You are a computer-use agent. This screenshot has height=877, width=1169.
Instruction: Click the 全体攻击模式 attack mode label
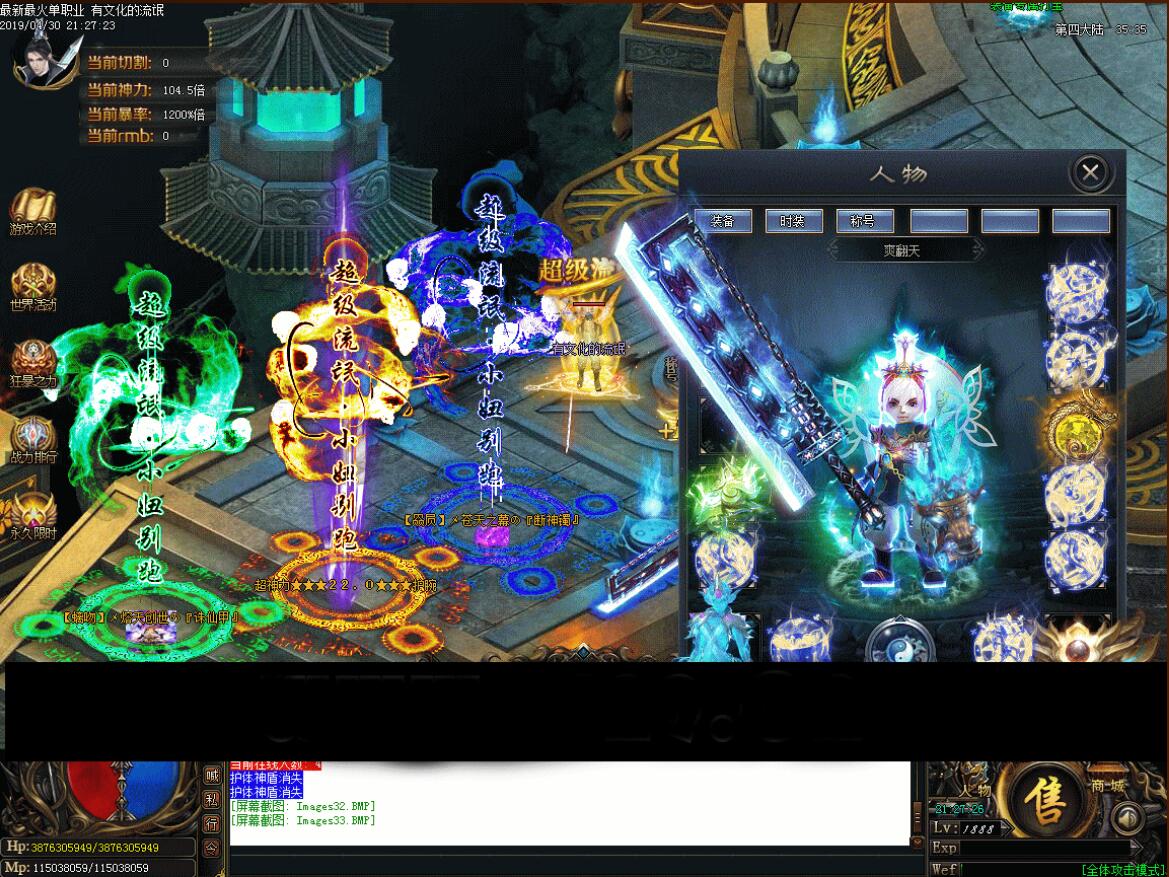[x=1122, y=870]
